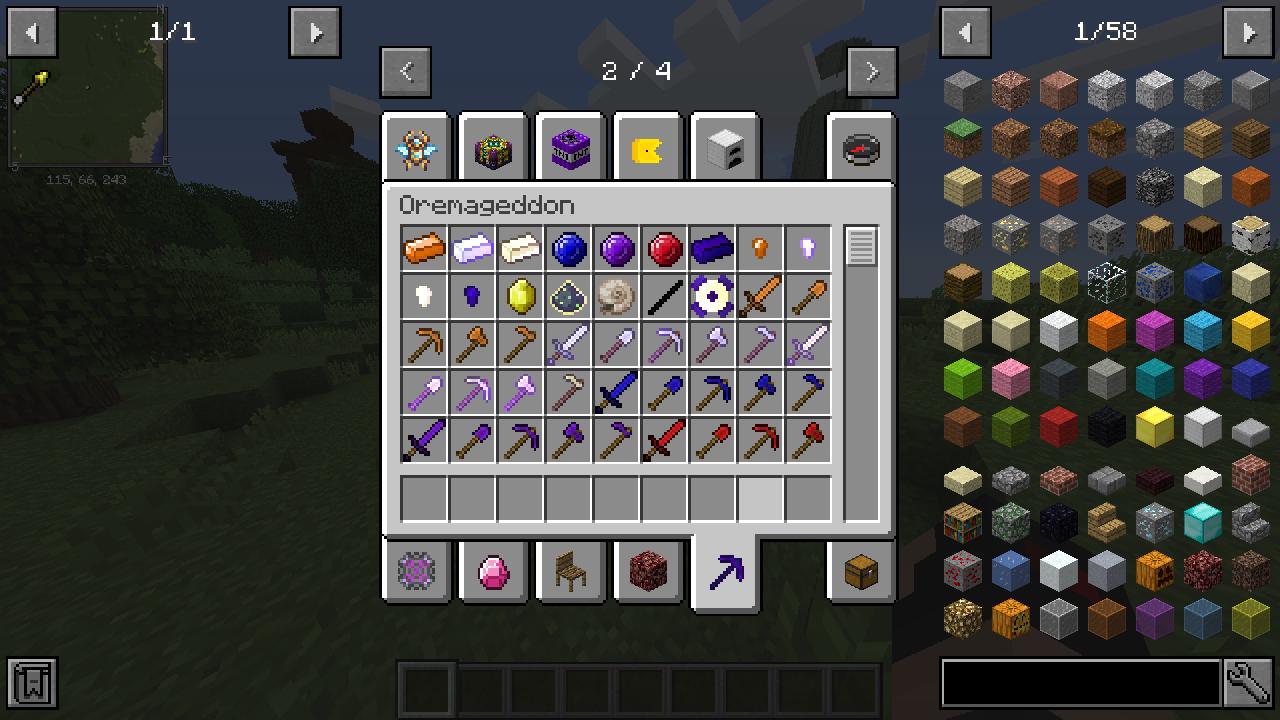
Task: Select the blue round gem
Action: pos(568,249)
